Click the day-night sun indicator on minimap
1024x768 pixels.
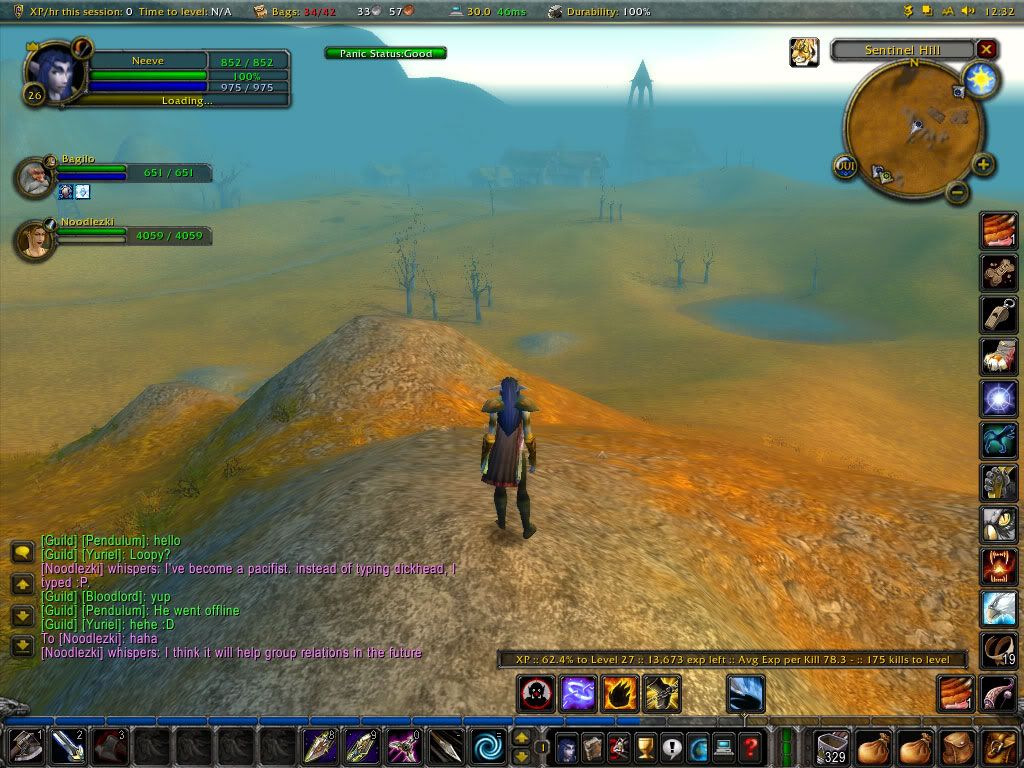point(980,80)
